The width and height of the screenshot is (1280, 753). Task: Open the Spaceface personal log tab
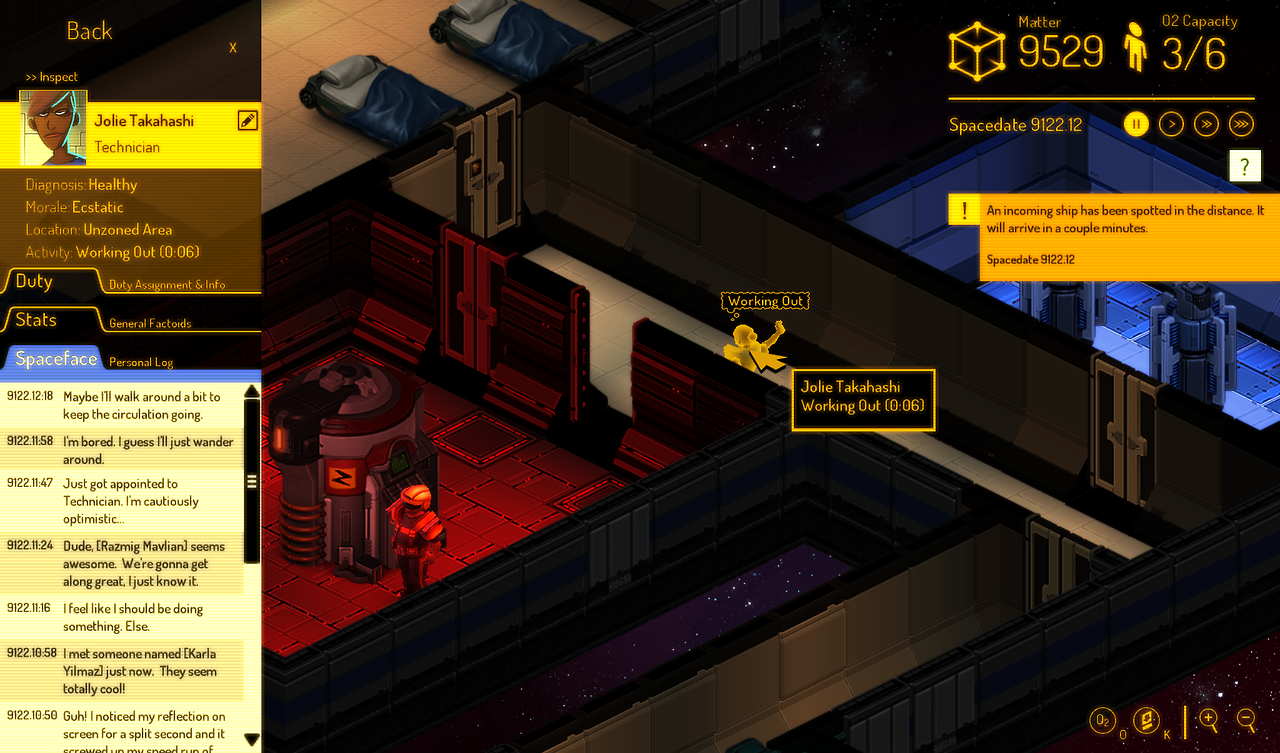click(54, 358)
